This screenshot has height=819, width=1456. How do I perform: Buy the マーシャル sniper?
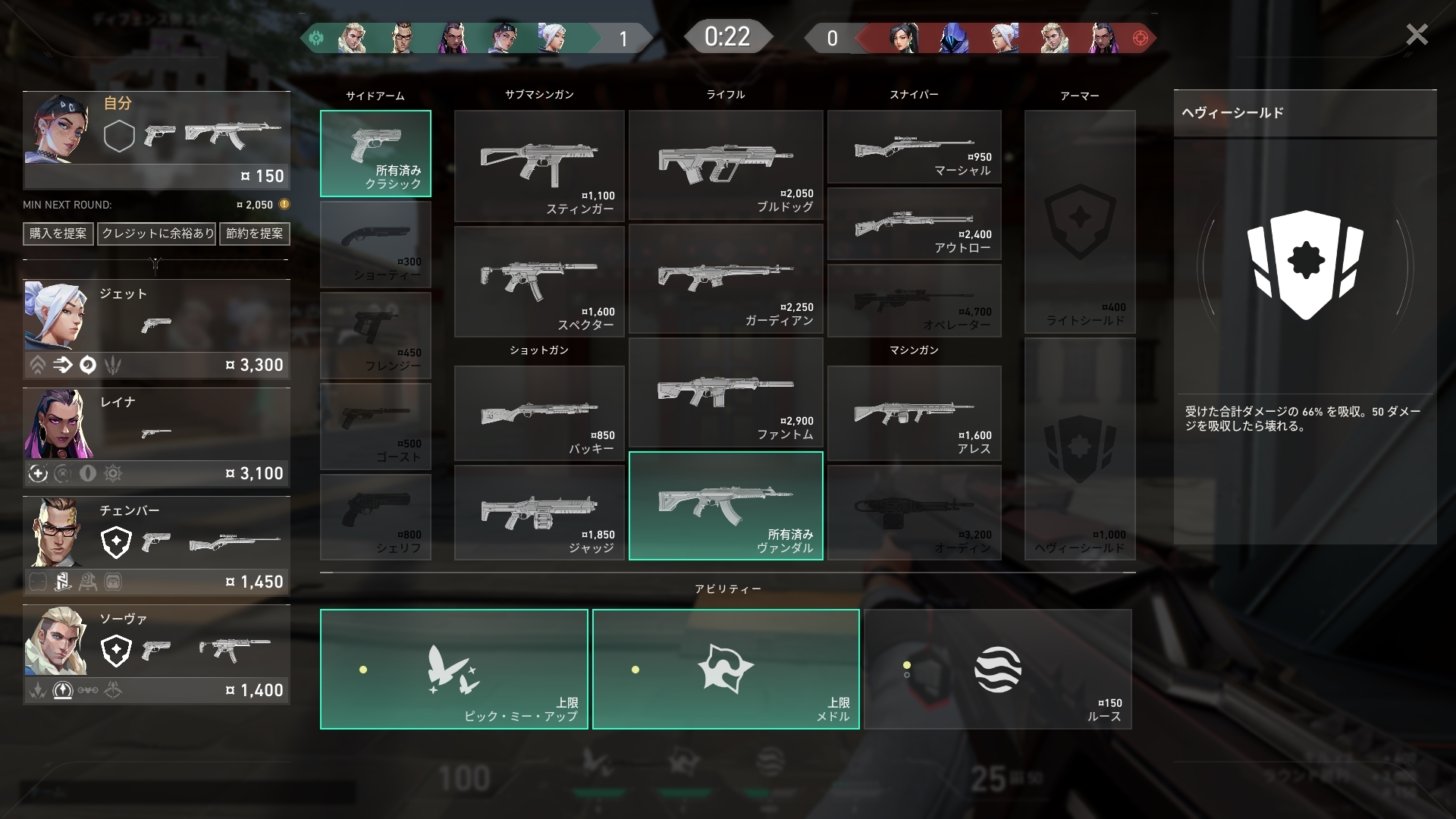[x=914, y=147]
